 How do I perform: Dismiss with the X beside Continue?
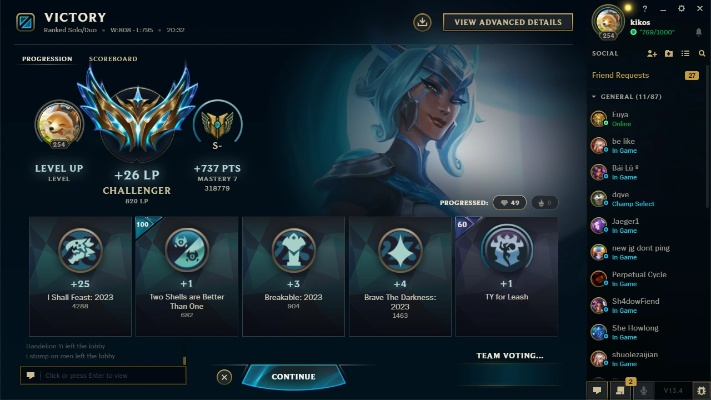click(x=224, y=377)
